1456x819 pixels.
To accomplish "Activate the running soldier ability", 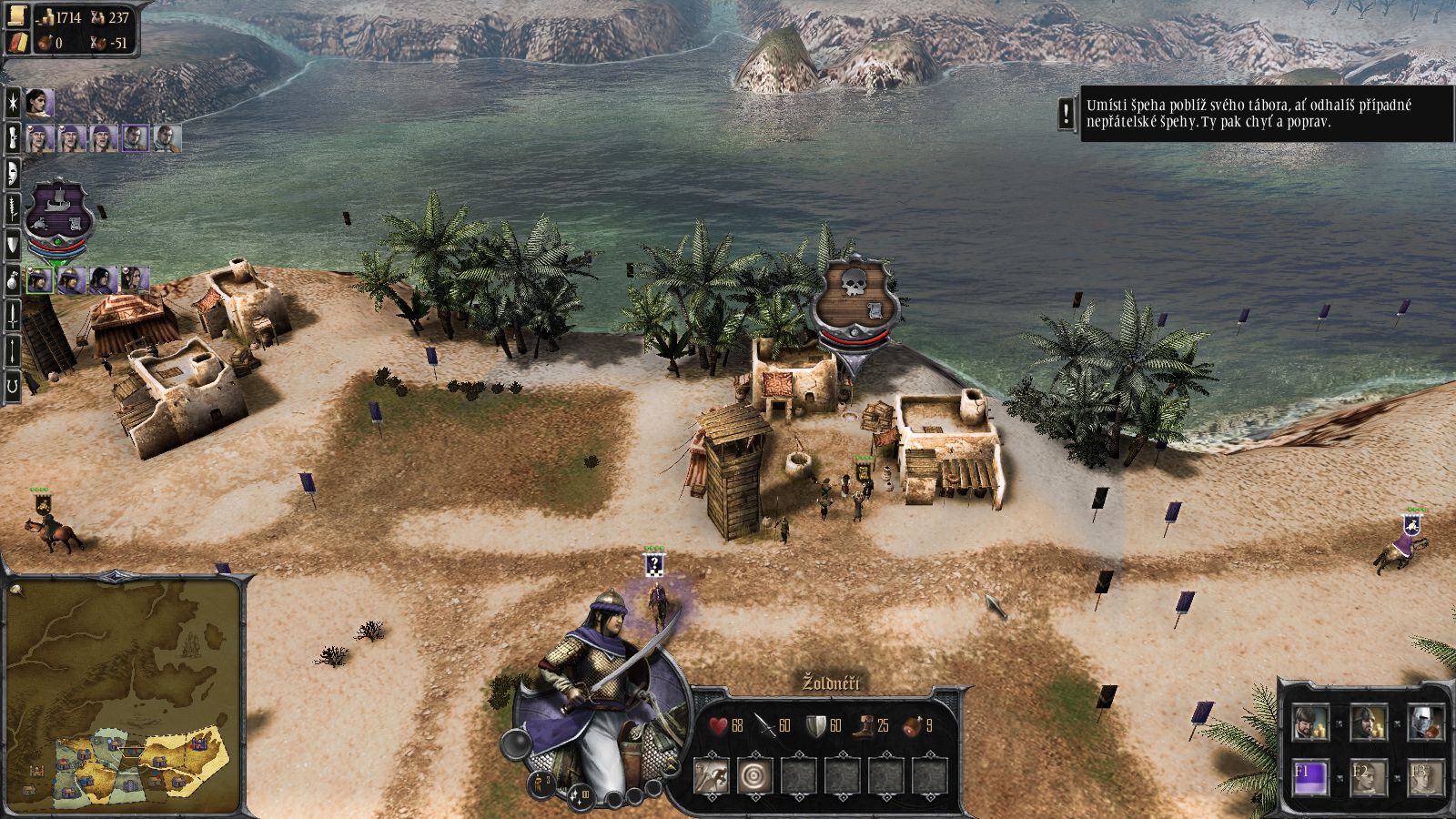I will click(711, 776).
